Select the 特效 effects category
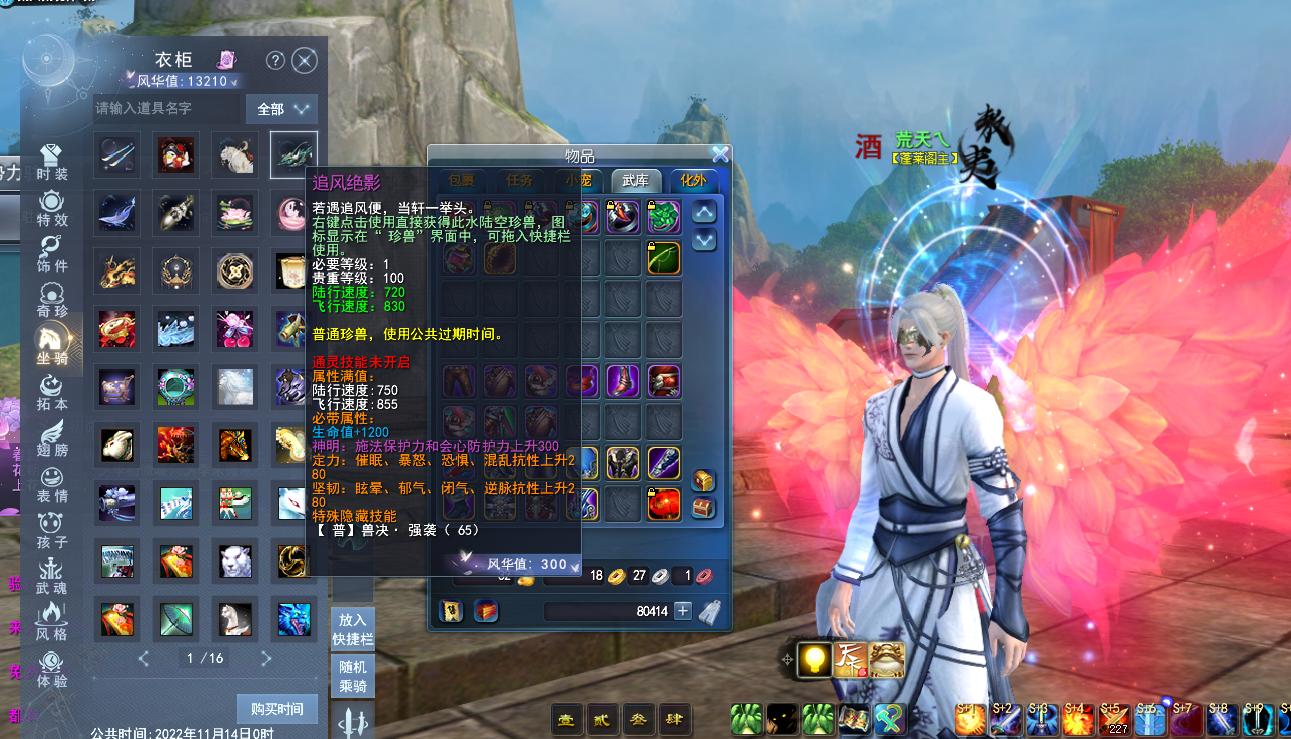The width and height of the screenshot is (1291, 739). pyautogui.click(x=52, y=208)
